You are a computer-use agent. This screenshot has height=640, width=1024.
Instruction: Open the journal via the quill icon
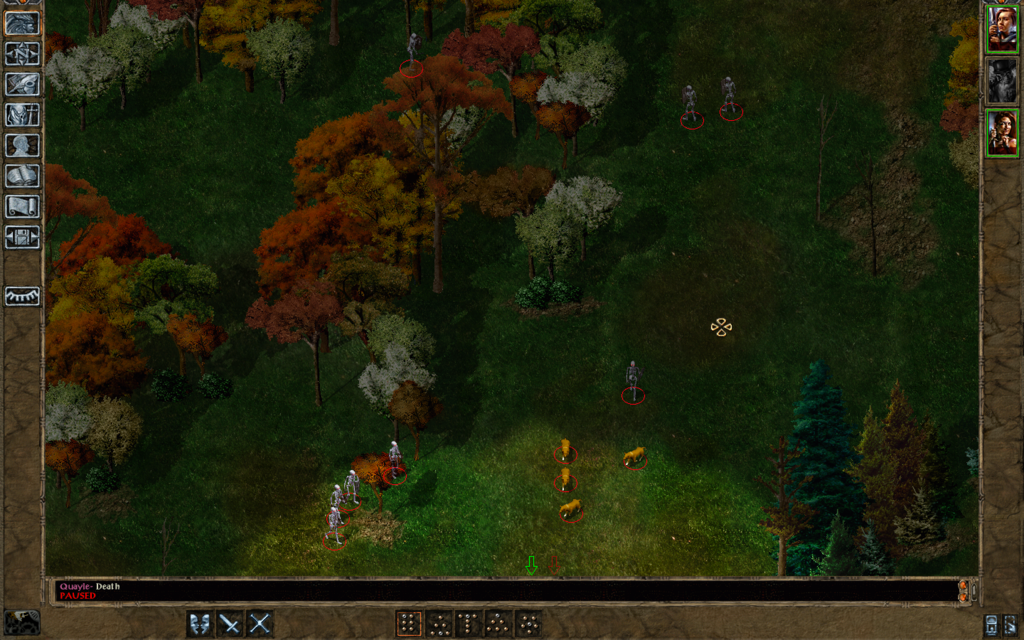[22, 84]
